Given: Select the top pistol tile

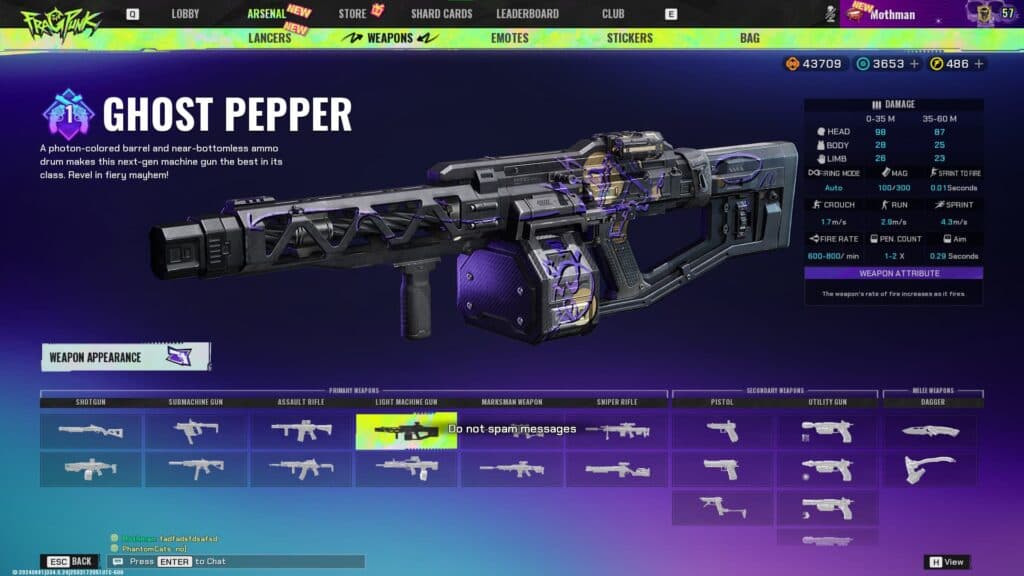Looking at the screenshot, I should pyautogui.click(x=721, y=430).
